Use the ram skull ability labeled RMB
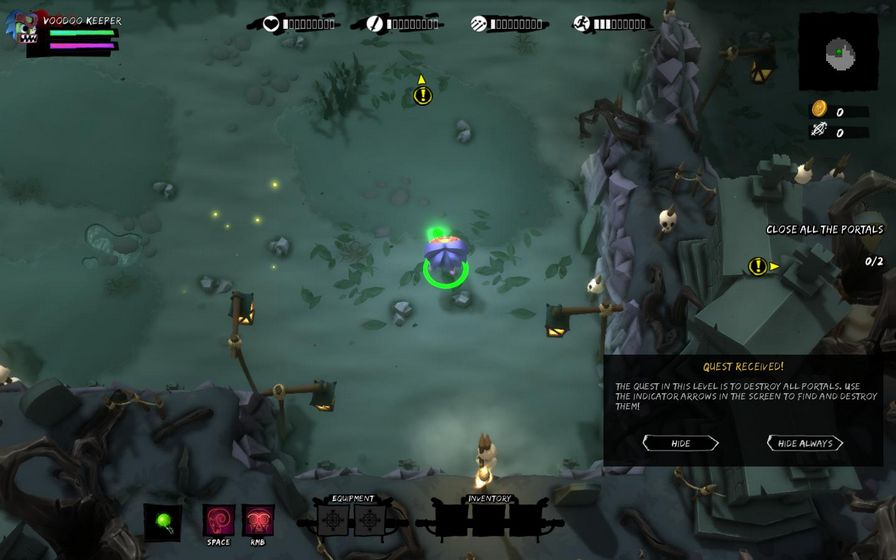 [x=258, y=520]
